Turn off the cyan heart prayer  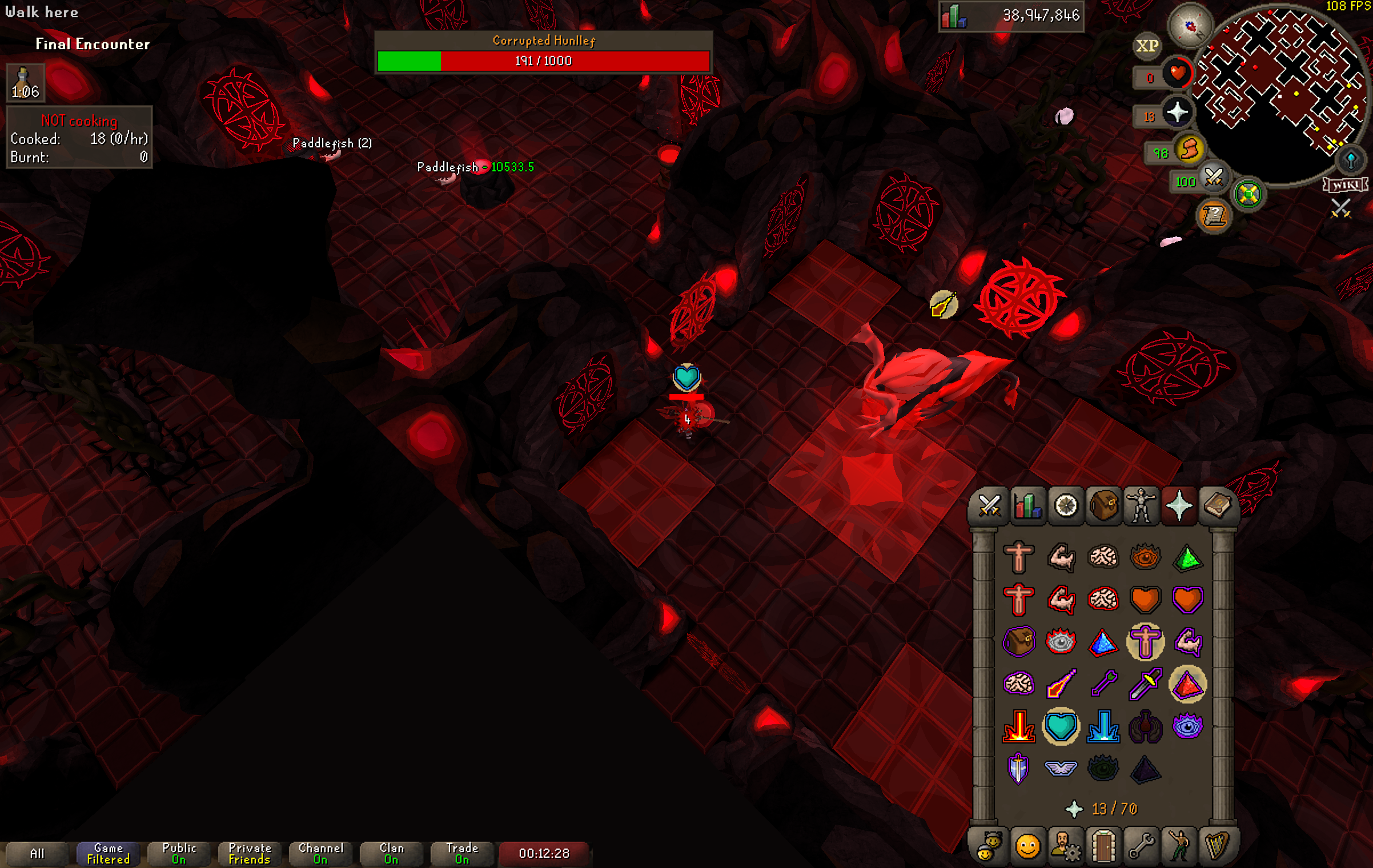[x=1061, y=726]
